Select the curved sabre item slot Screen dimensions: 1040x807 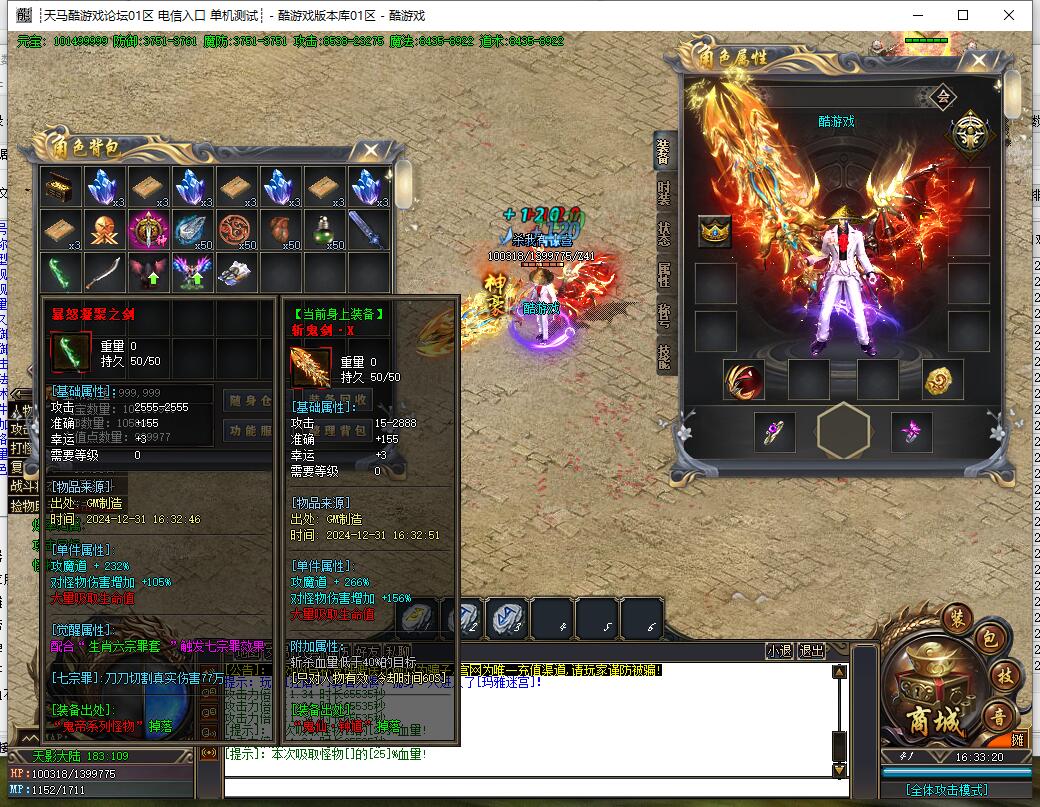[103, 273]
